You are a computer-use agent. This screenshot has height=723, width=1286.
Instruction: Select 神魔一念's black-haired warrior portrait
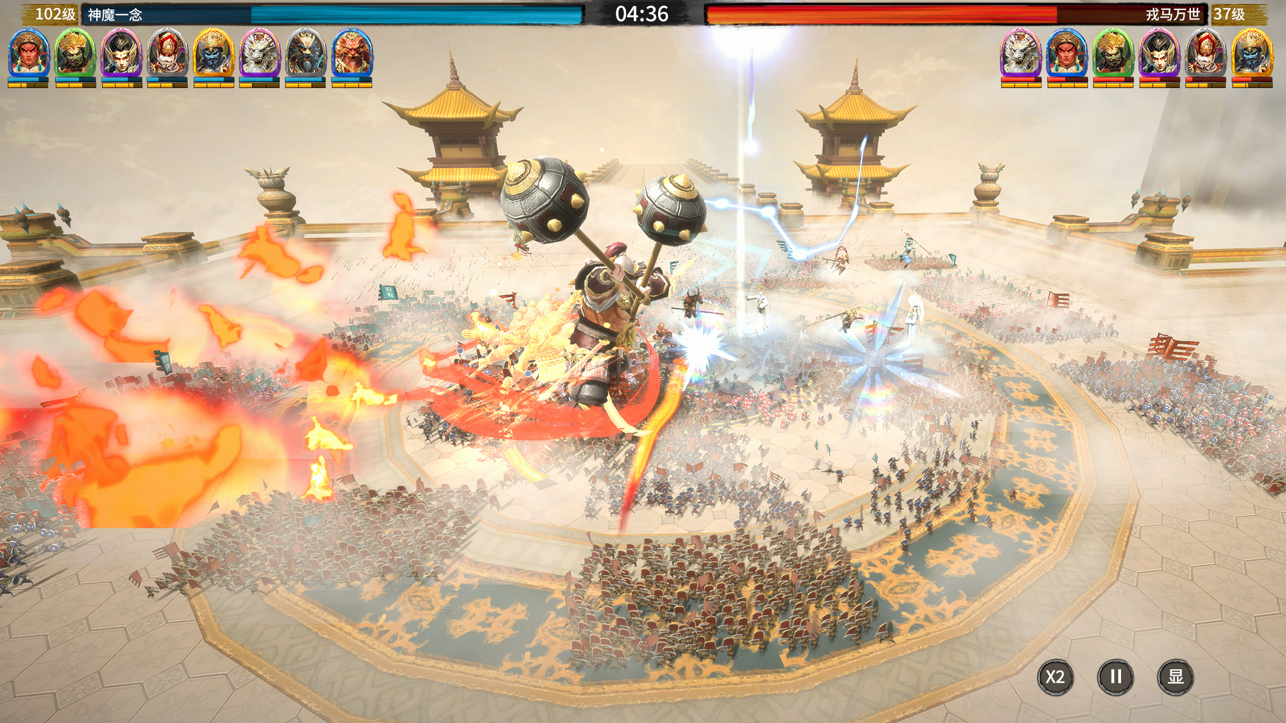pyautogui.click(x=121, y=53)
